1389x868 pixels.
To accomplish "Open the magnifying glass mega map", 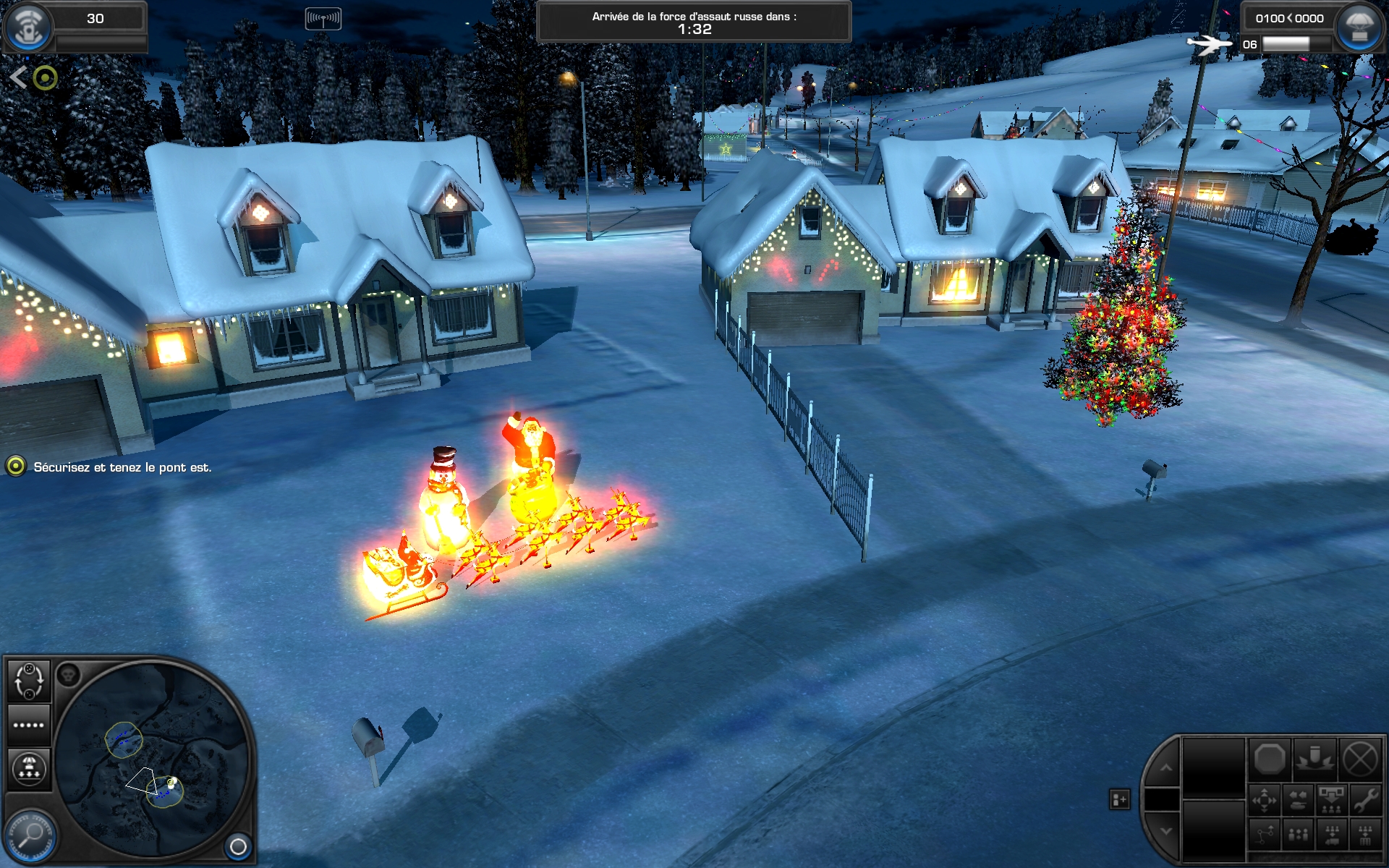I will coord(30,835).
